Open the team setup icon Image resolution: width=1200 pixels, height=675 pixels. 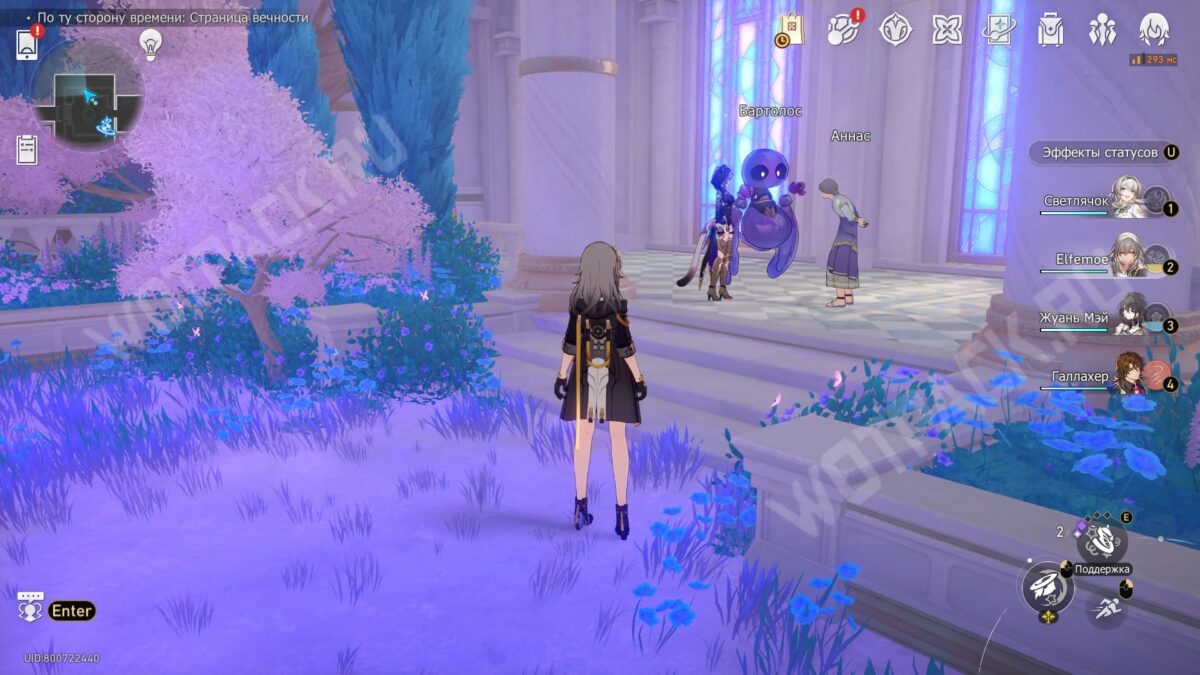coord(1102,29)
